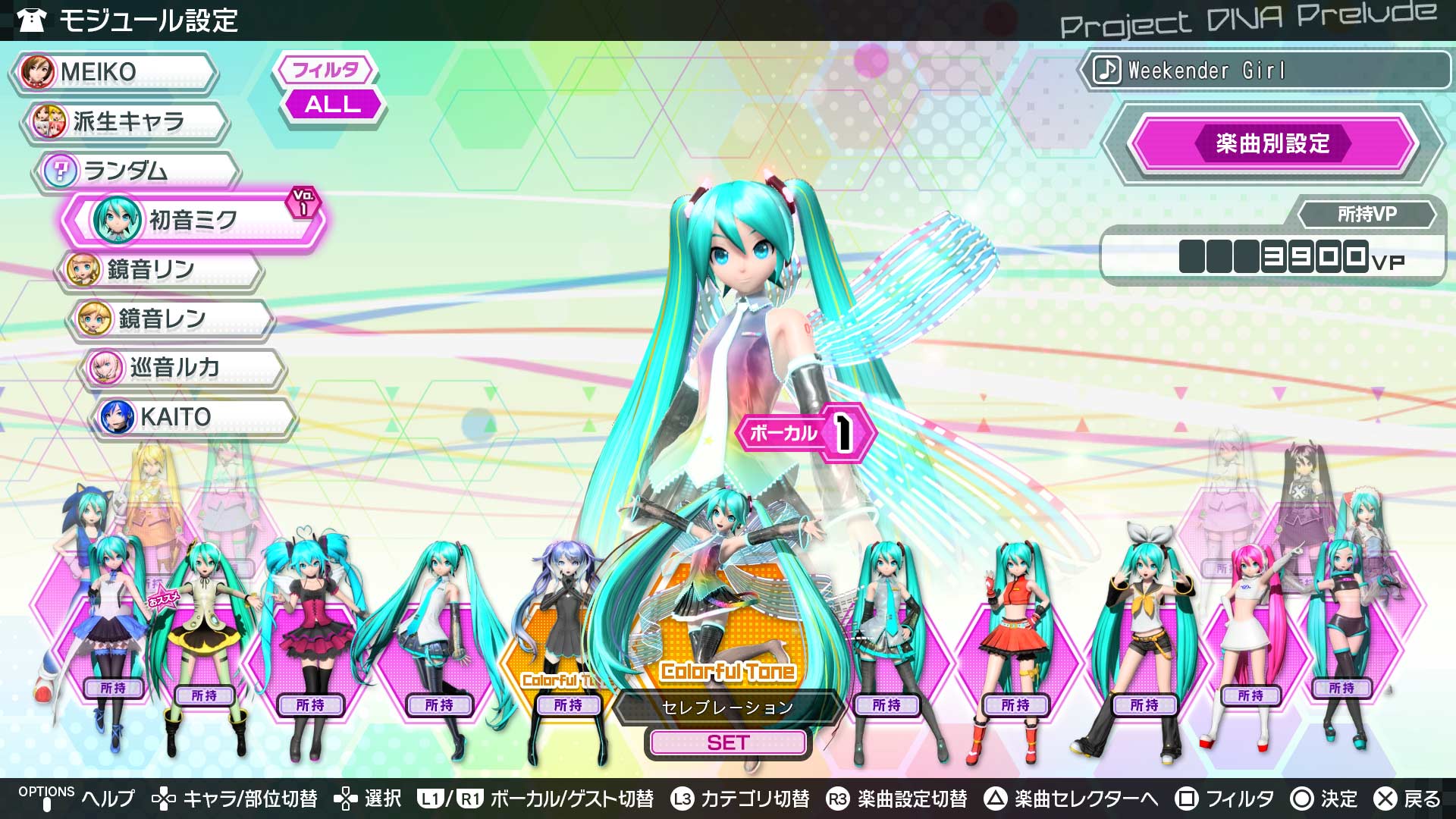The width and height of the screenshot is (1456, 819).
Task: Open the 鏡音リン character entry
Action: tap(83, 270)
